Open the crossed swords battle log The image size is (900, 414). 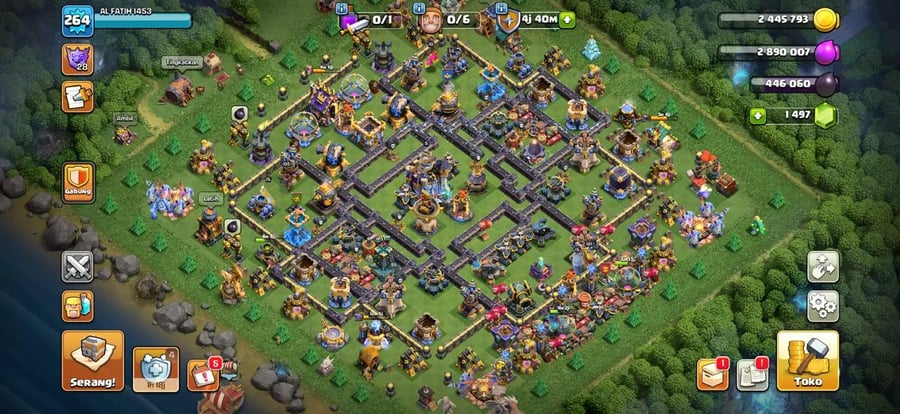pyautogui.click(x=78, y=267)
